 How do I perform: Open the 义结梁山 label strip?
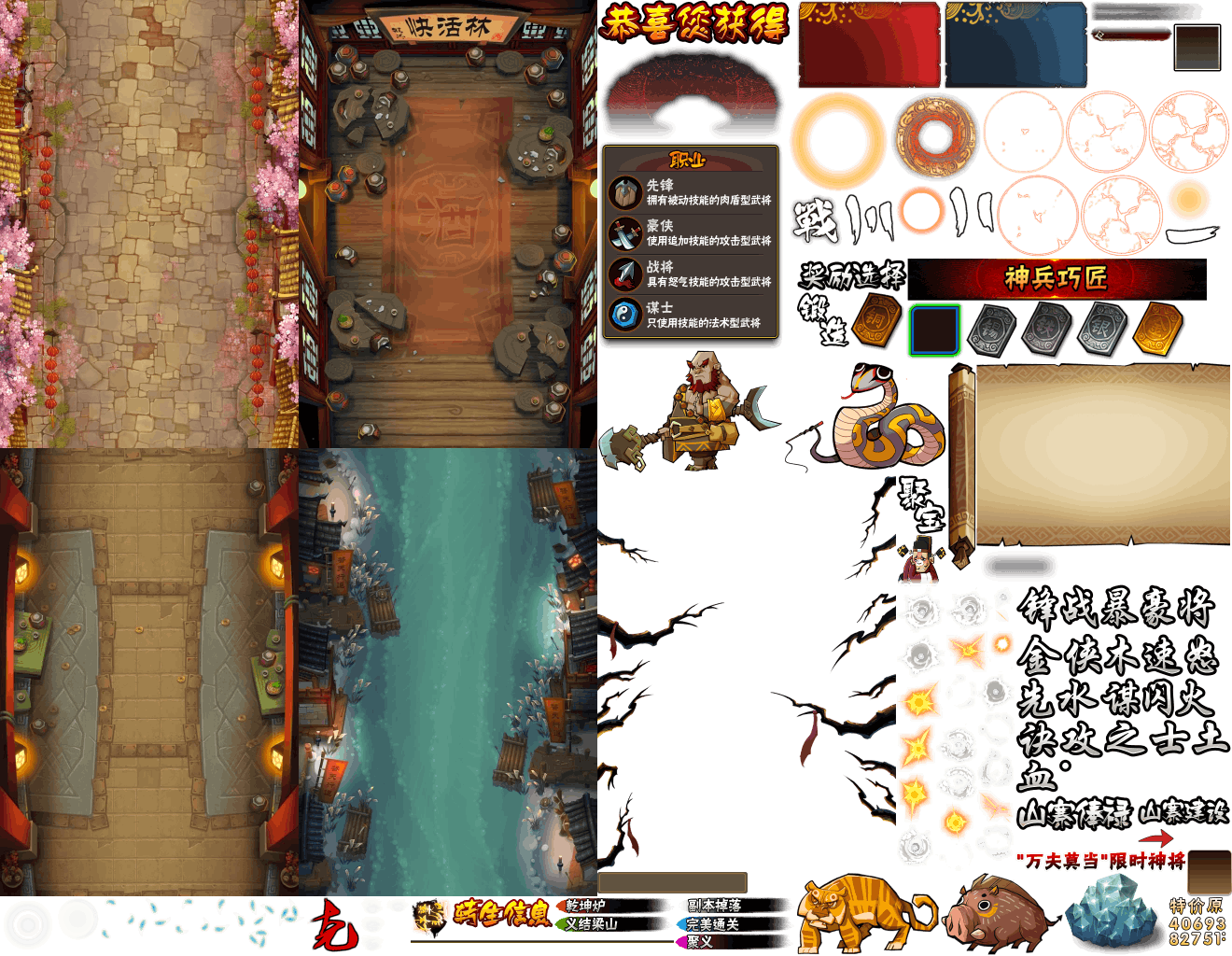[x=616, y=923]
